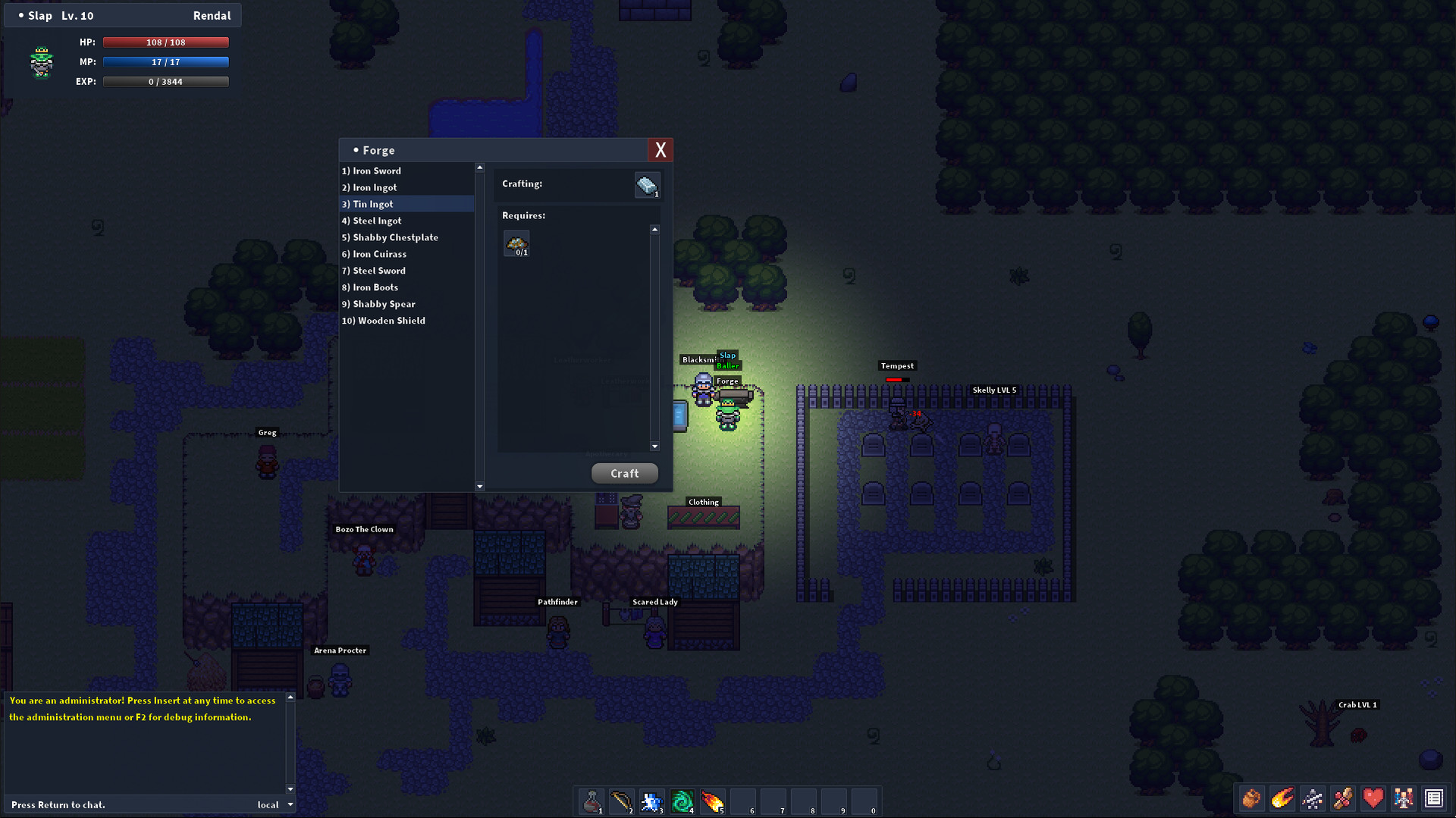Open the quest log list icon
The height and width of the screenshot is (818, 1456).
[x=1434, y=798]
